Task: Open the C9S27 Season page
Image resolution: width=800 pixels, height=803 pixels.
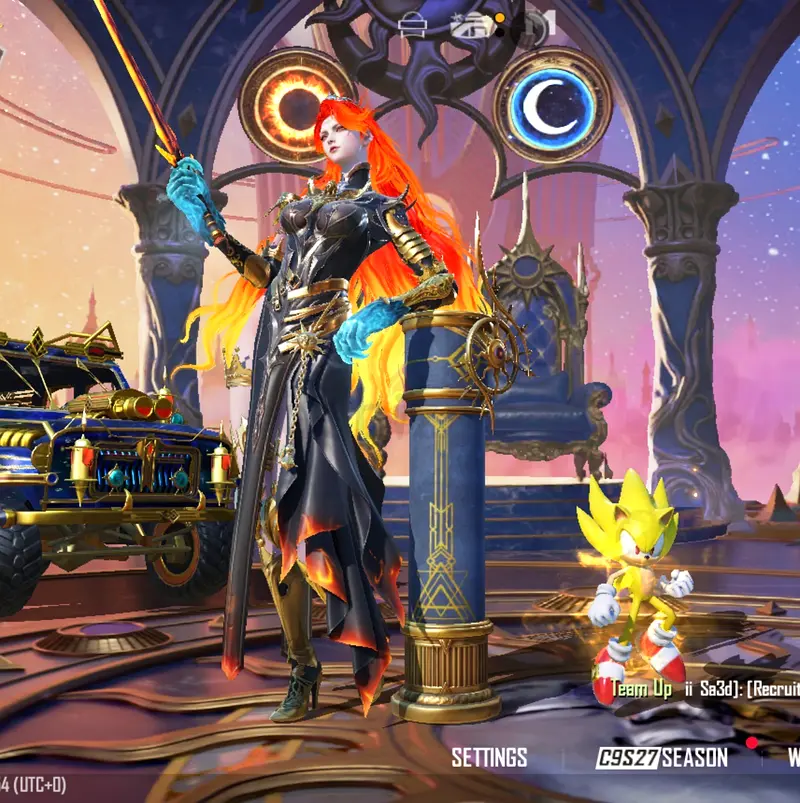Action: (x=663, y=758)
